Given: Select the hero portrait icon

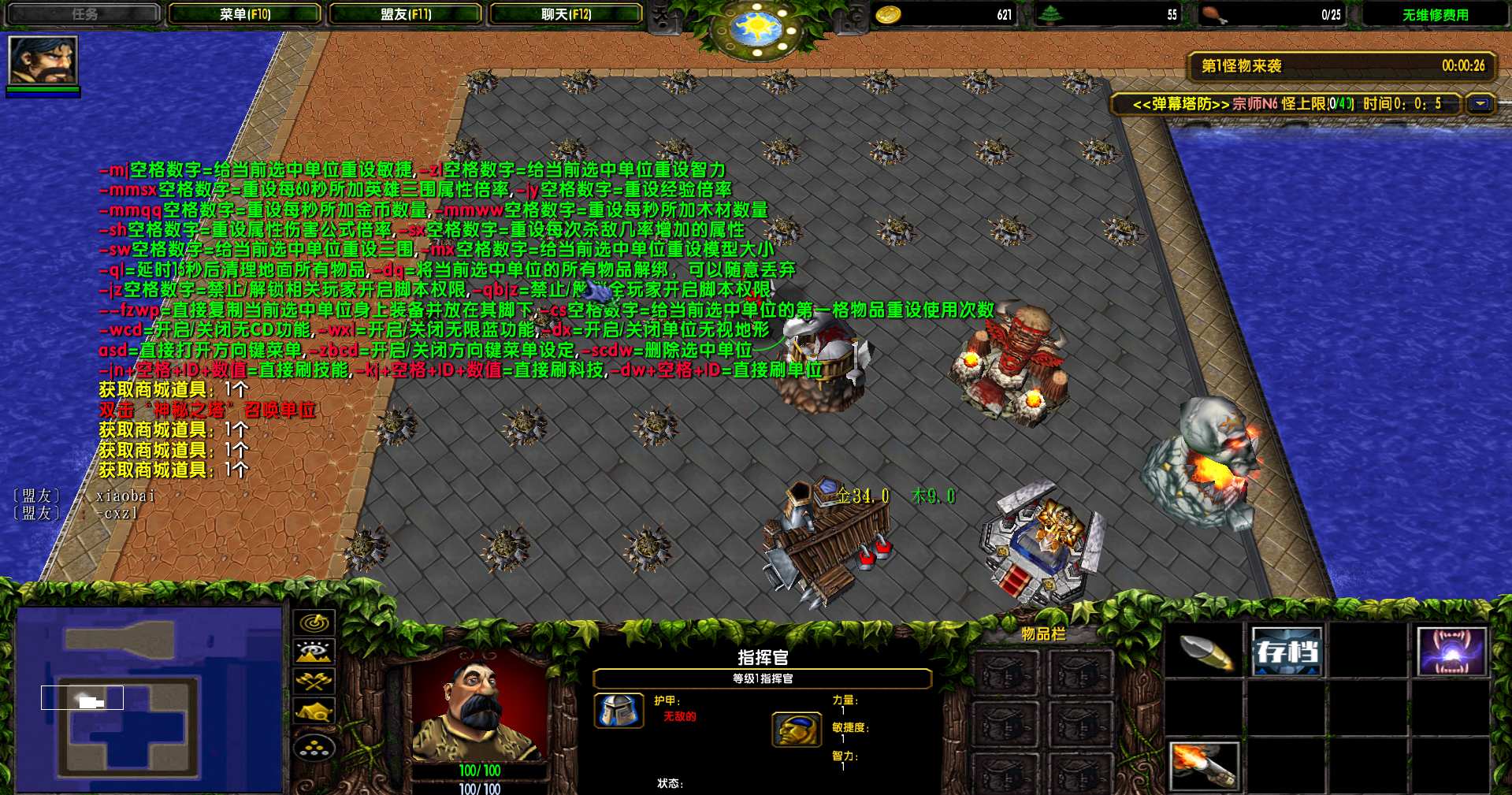Looking at the screenshot, I should pyautogui.click(x=43, y=60).
